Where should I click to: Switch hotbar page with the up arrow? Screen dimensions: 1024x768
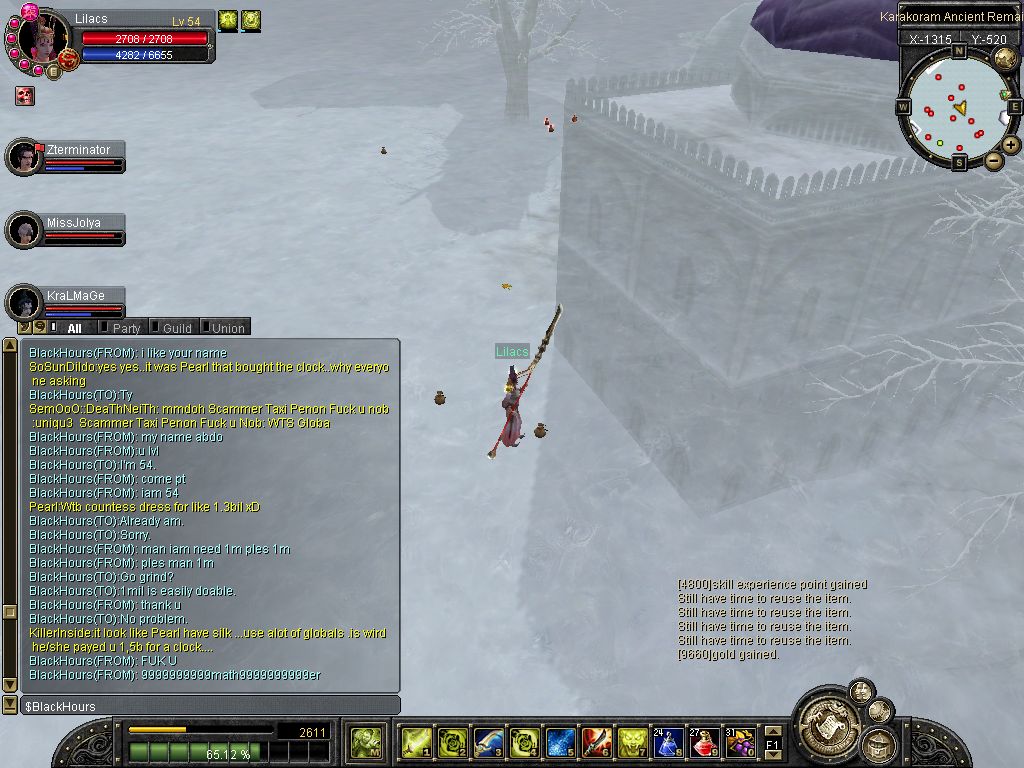pos(772,733)
